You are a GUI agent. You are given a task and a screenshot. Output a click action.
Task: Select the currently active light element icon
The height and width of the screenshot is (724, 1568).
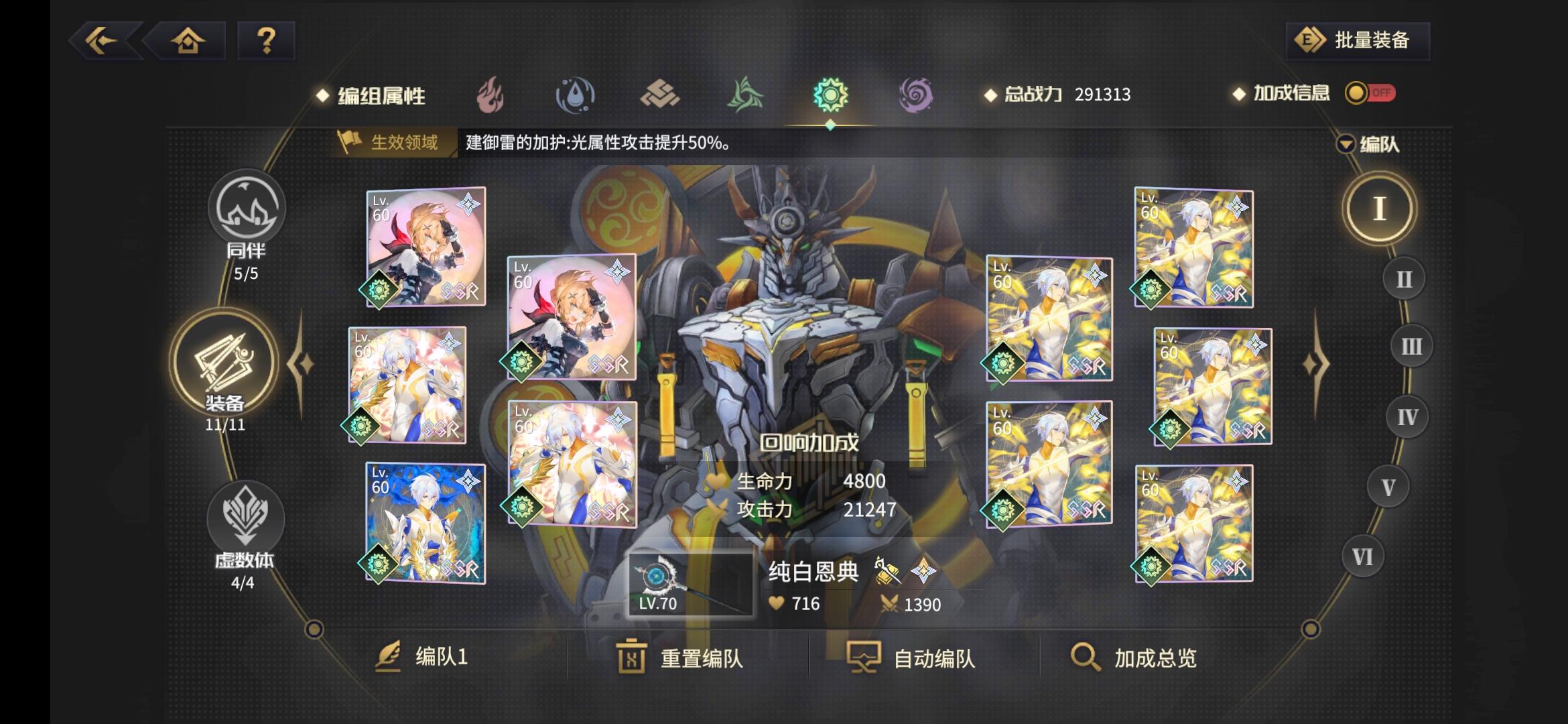click(831, 94)
